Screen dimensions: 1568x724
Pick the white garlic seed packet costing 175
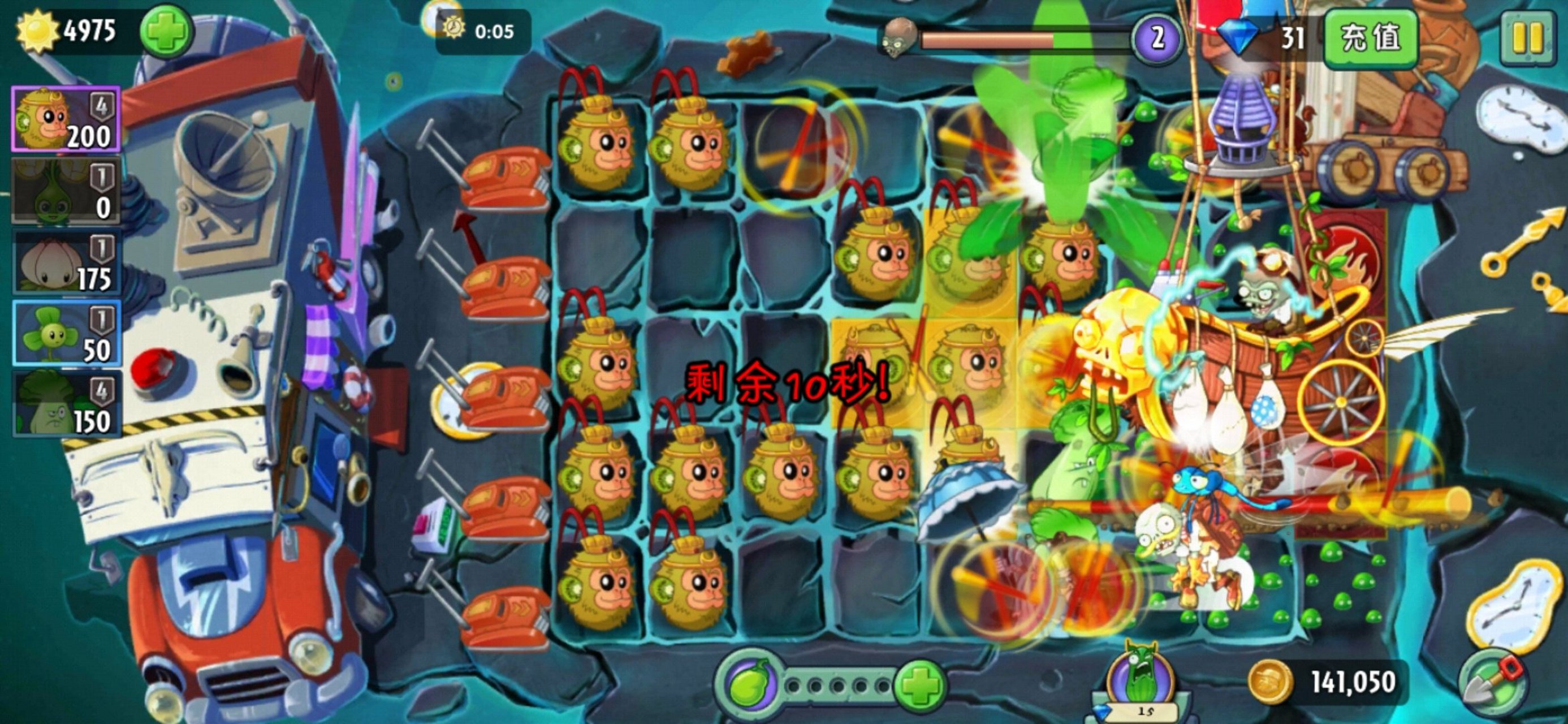[66, 262]
